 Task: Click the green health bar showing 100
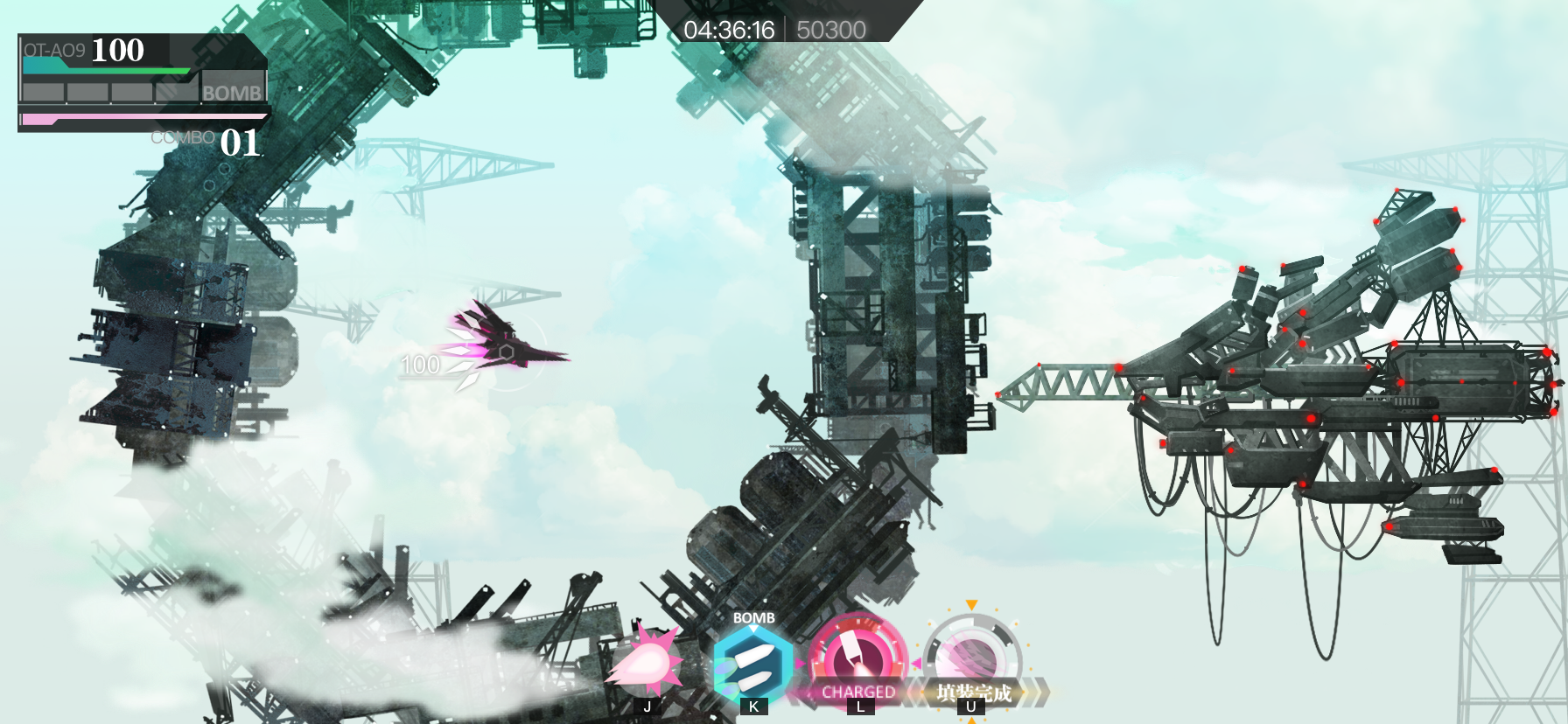click(105, 70)
